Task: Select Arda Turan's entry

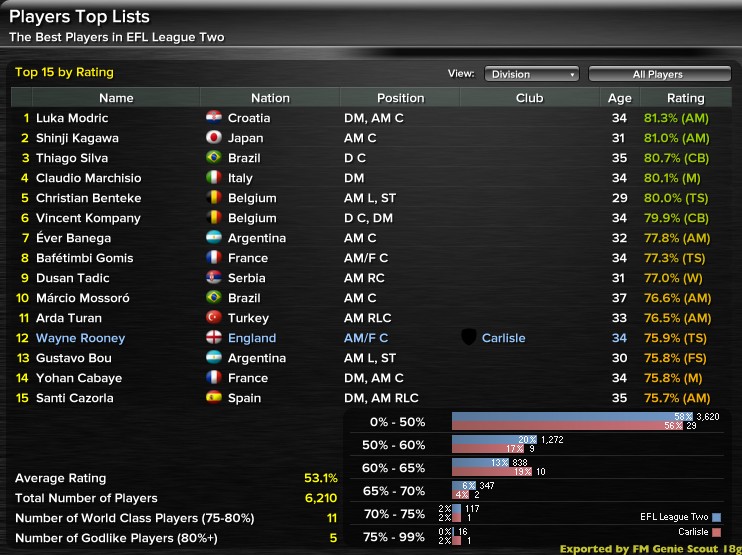Action: [69, 318]
